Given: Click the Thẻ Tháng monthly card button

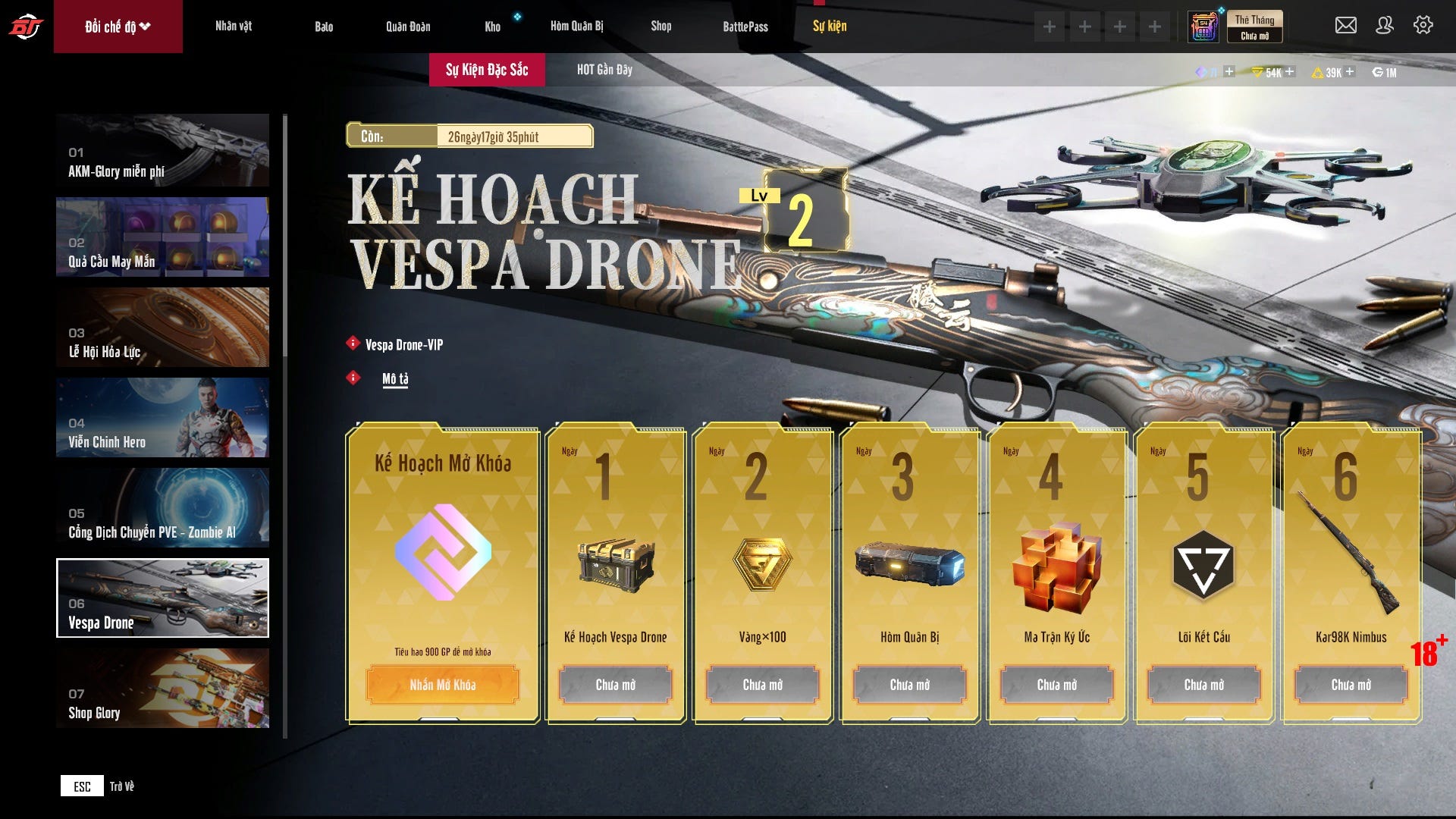Looking at the screenshot, I should click(1254, 27).
